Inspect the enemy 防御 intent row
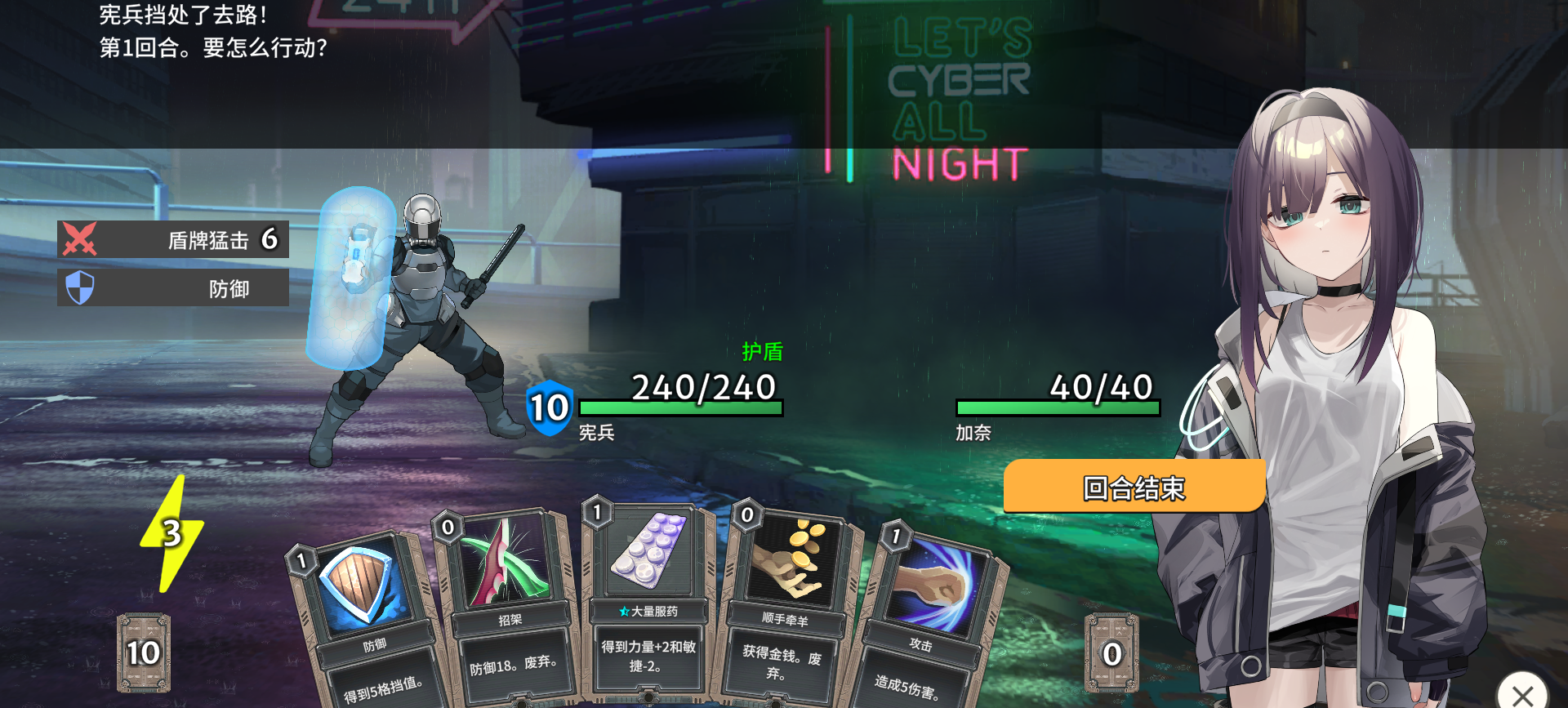Viewport: 1568px width, 708px height. click(x=173, y=288)
